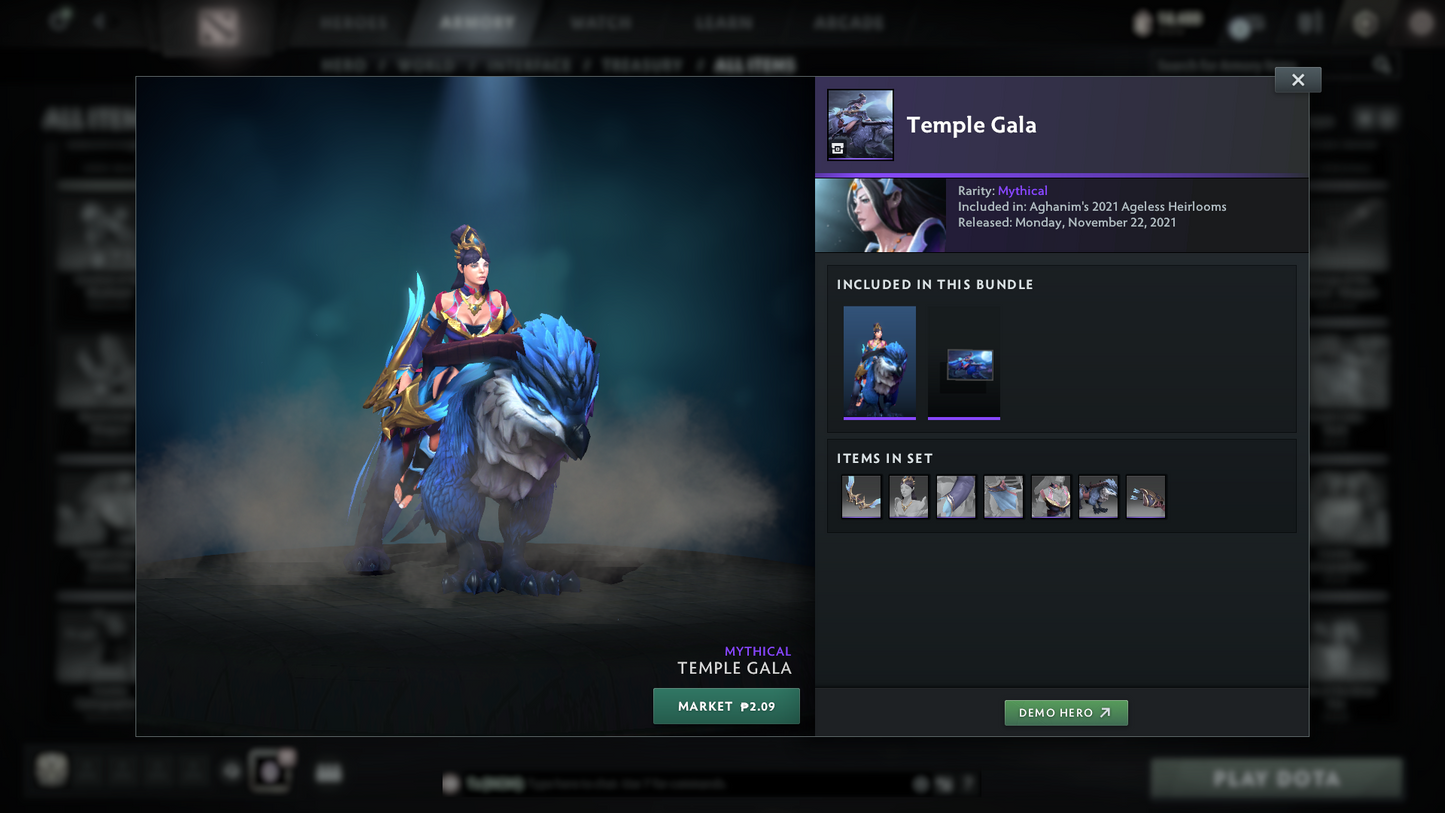Click the preview eye on the bundle portrait
This screenshot has height=813, width=1445.
[x=837, y=148]
